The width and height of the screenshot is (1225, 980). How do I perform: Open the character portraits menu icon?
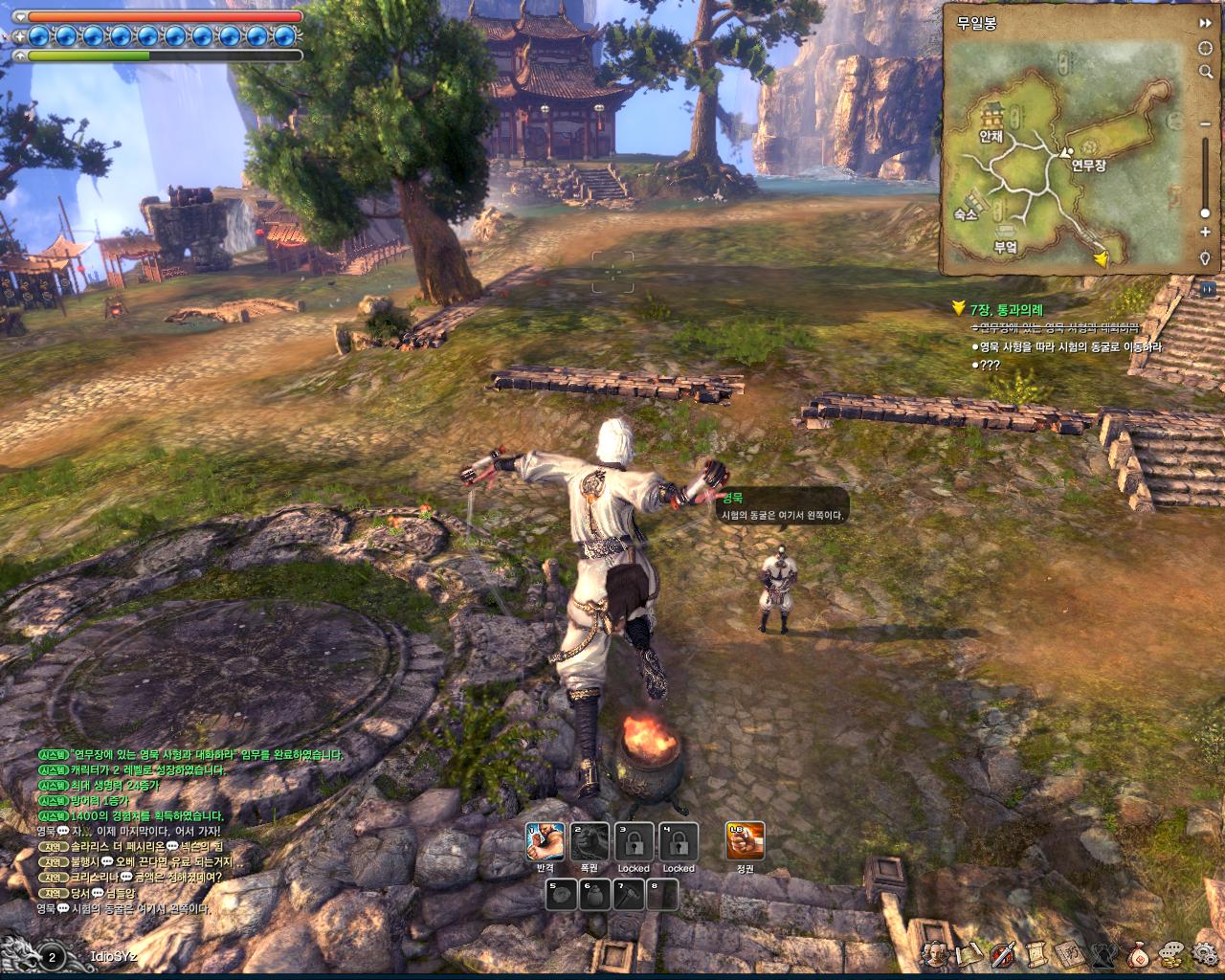click(x=936, y=953)
